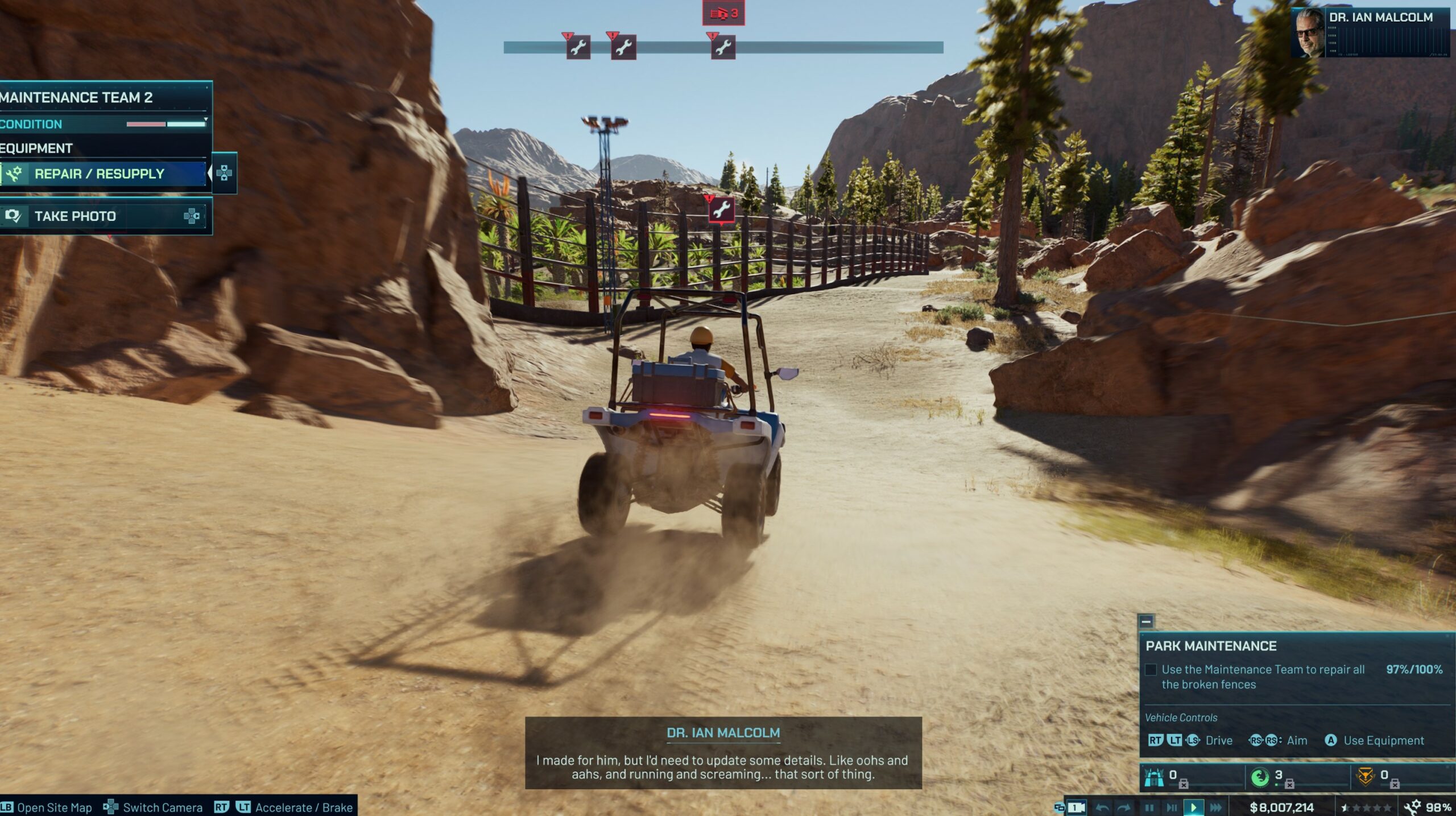Select the step-forward speed control

coord(1172,807)
